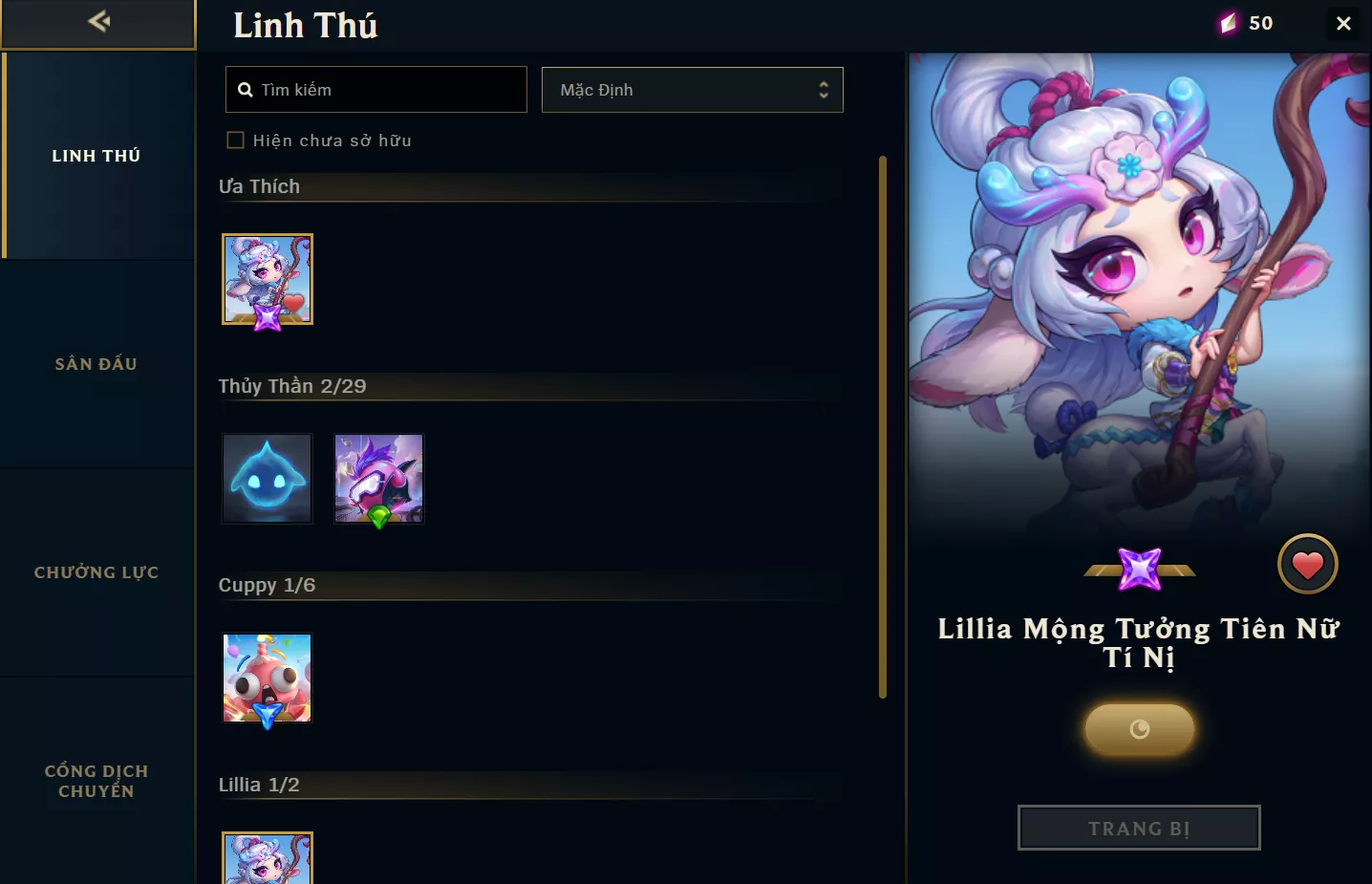
Task: Choose the blue water sprite Thủy Thần
Action: point(268,478)
